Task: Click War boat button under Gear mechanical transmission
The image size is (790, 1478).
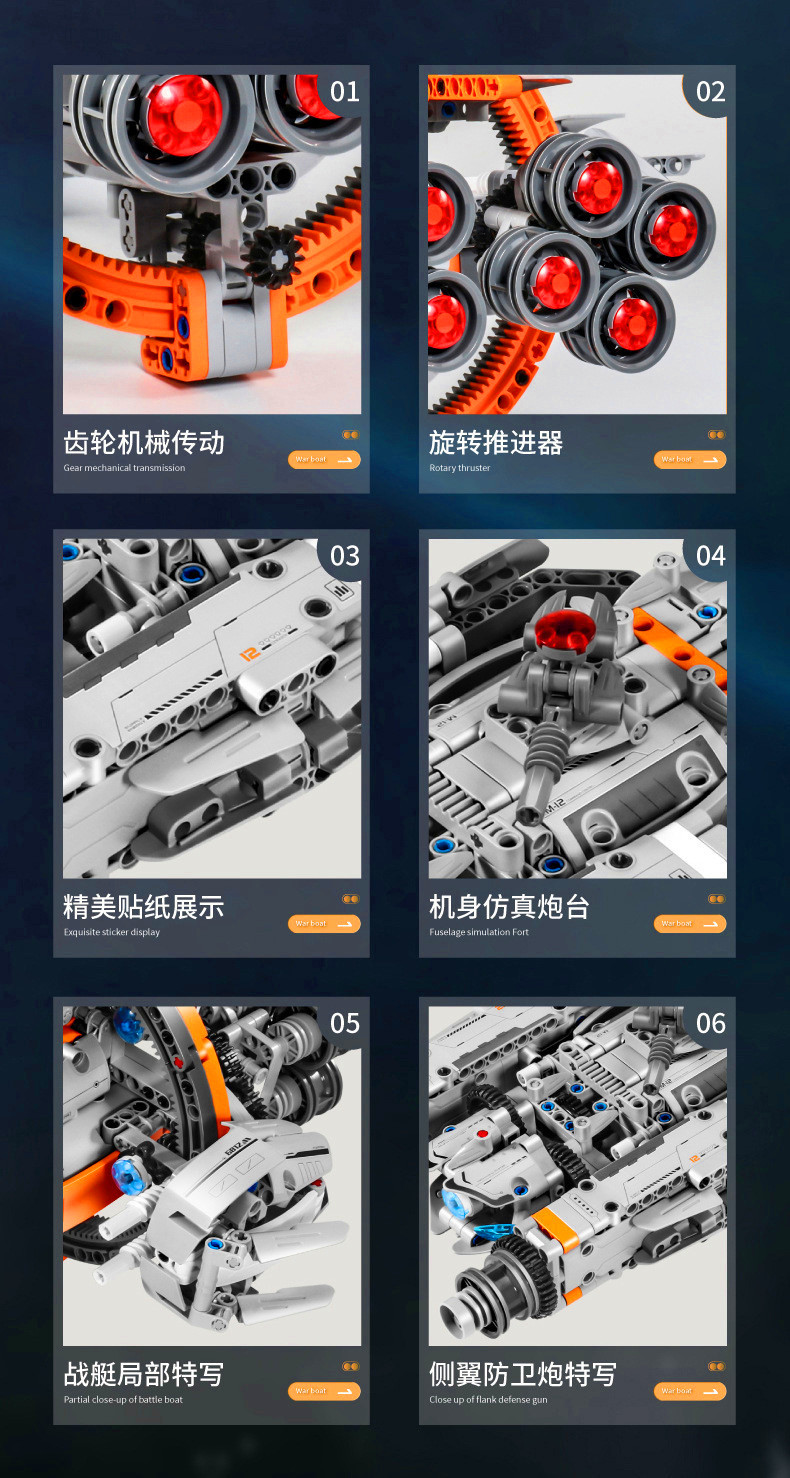Action: click(324, 460)
